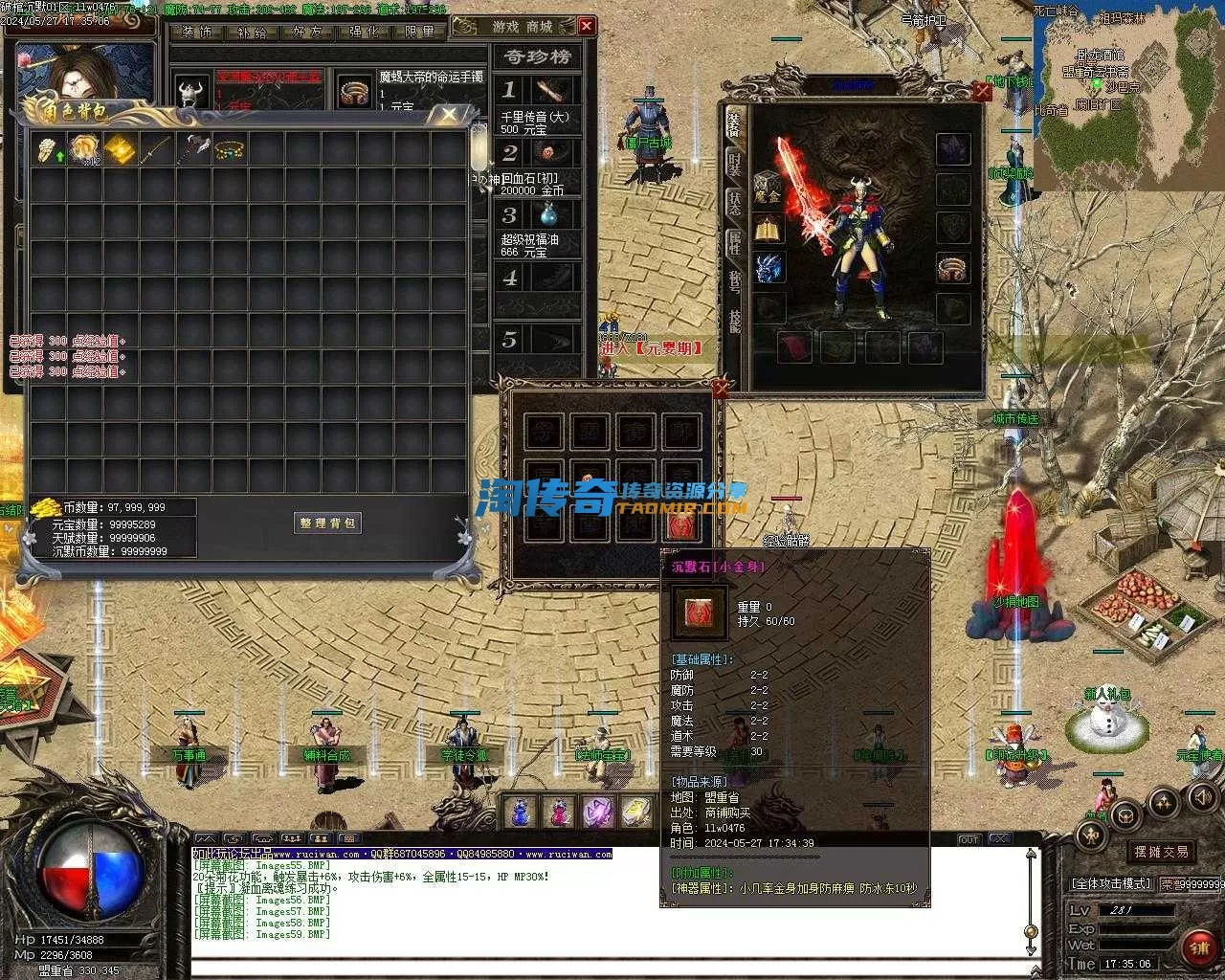Click the red 沉默石 stone slot

point(681,524)
